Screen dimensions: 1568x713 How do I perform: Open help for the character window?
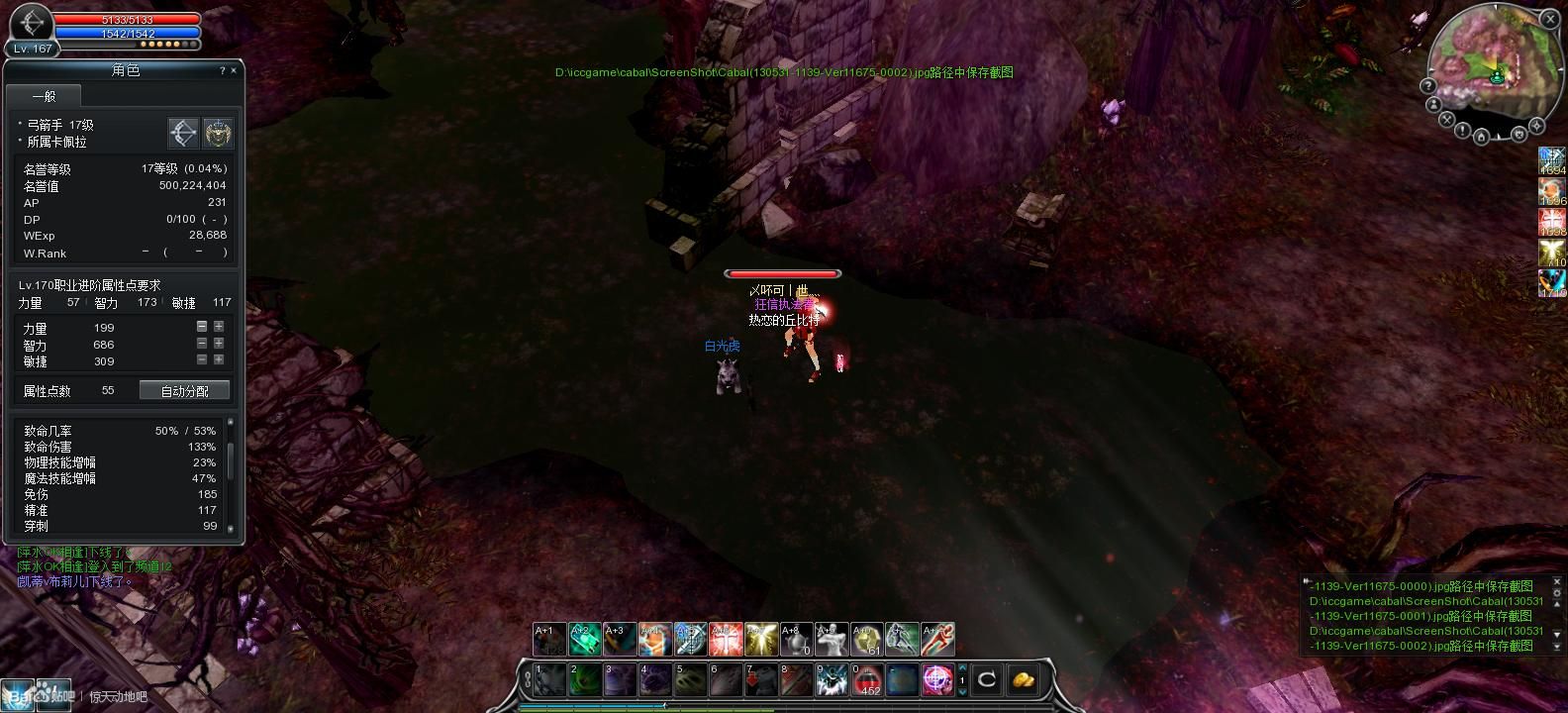[222, 70]
